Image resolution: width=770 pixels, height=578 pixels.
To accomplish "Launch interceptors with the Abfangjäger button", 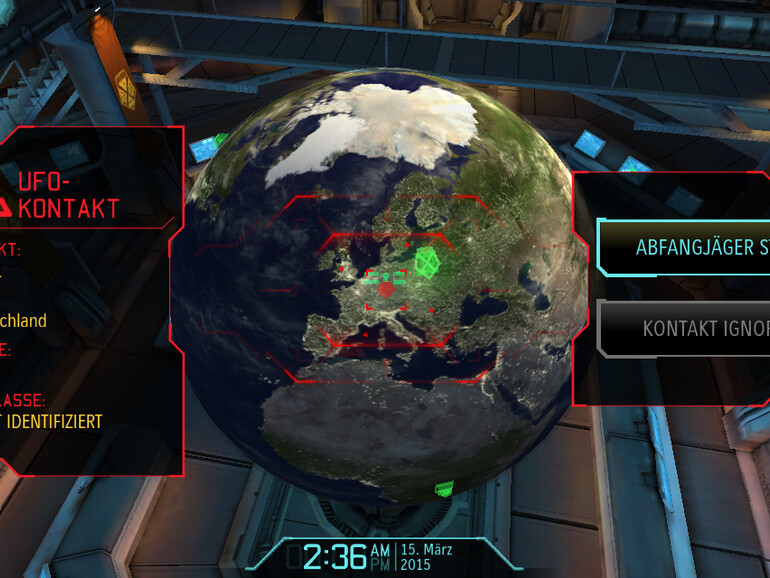I will pyautogui.click(x=690, y=247).
